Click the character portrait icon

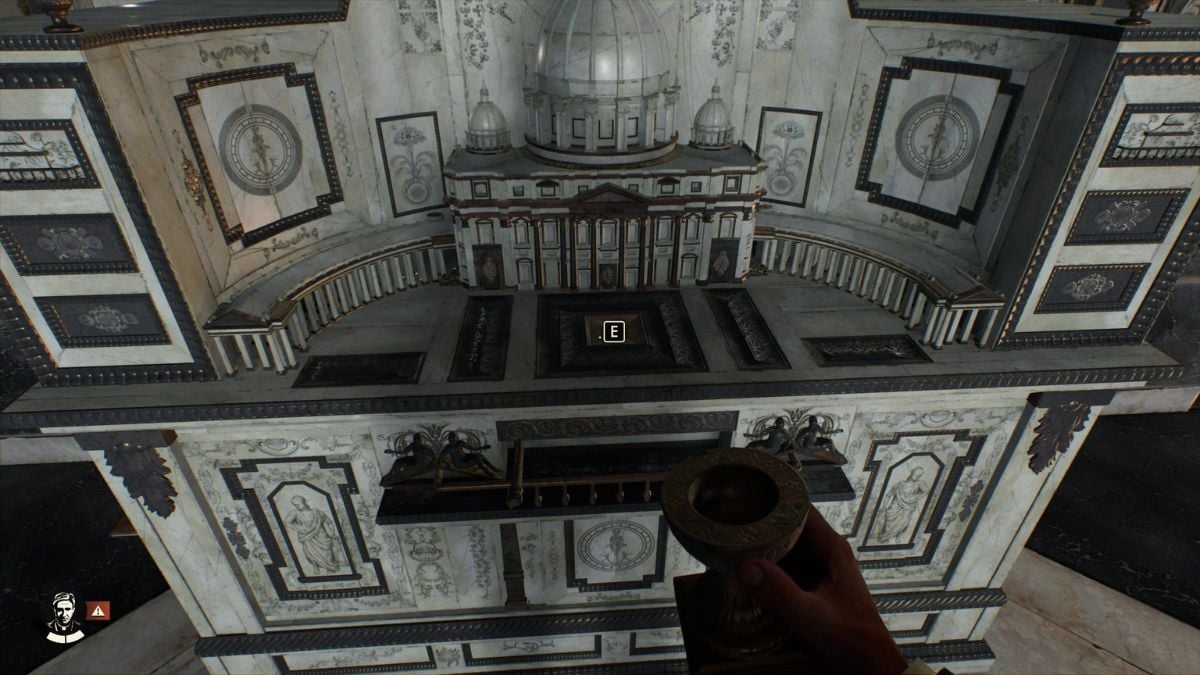(64, 615)
